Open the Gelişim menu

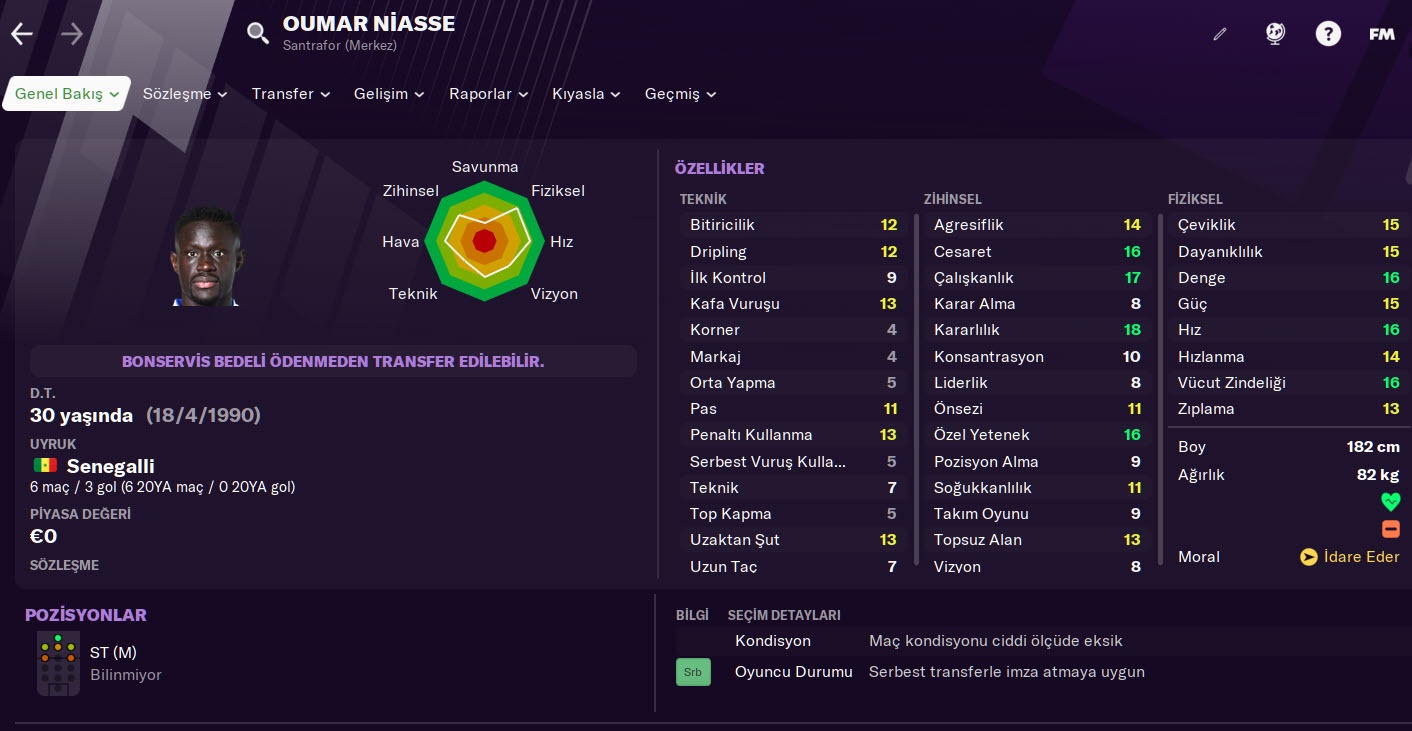(389, 94)
